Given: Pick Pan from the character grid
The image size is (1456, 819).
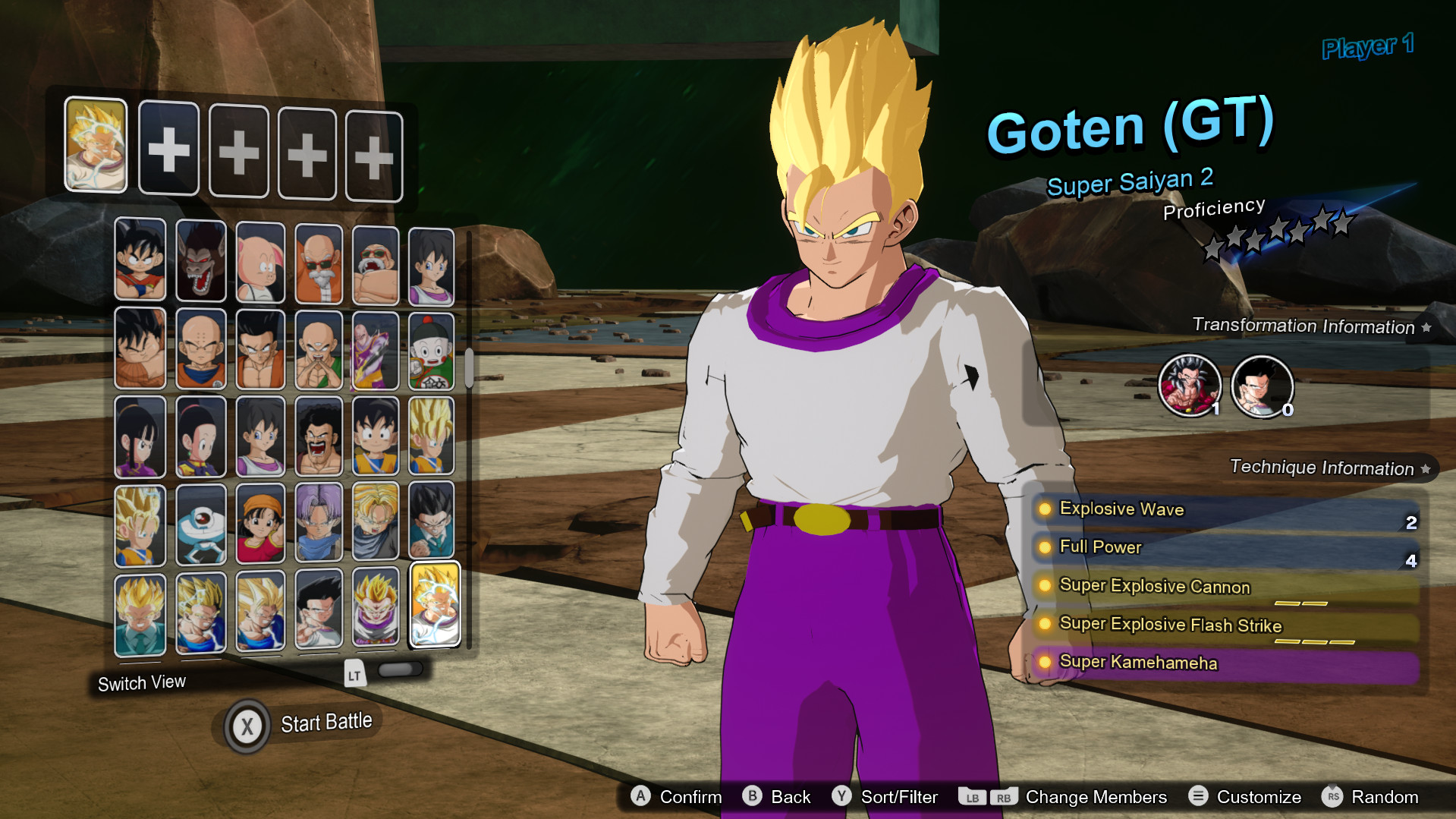Looking at the screenshot, I should coord(260,524).
